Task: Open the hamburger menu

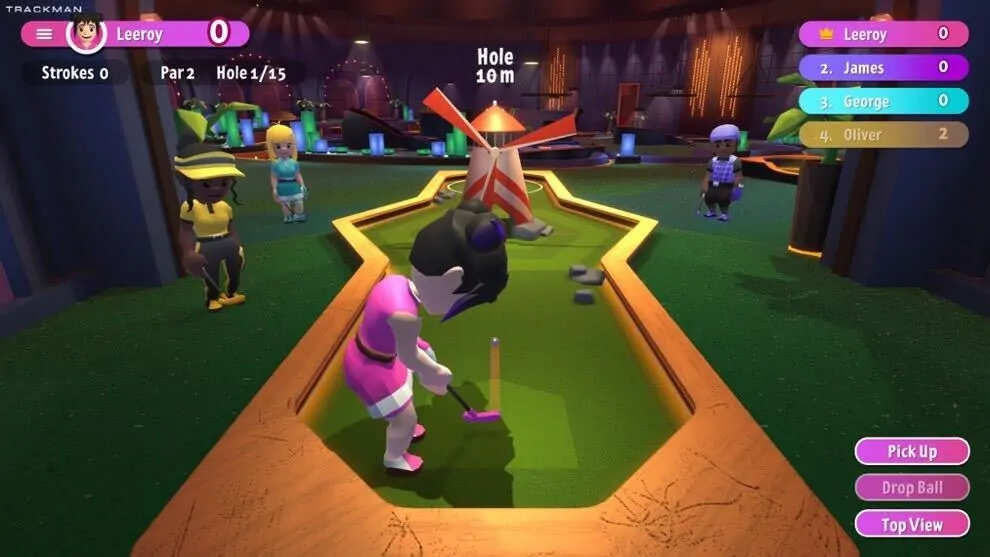Action: pyautogui.click(x=44, y=34)
